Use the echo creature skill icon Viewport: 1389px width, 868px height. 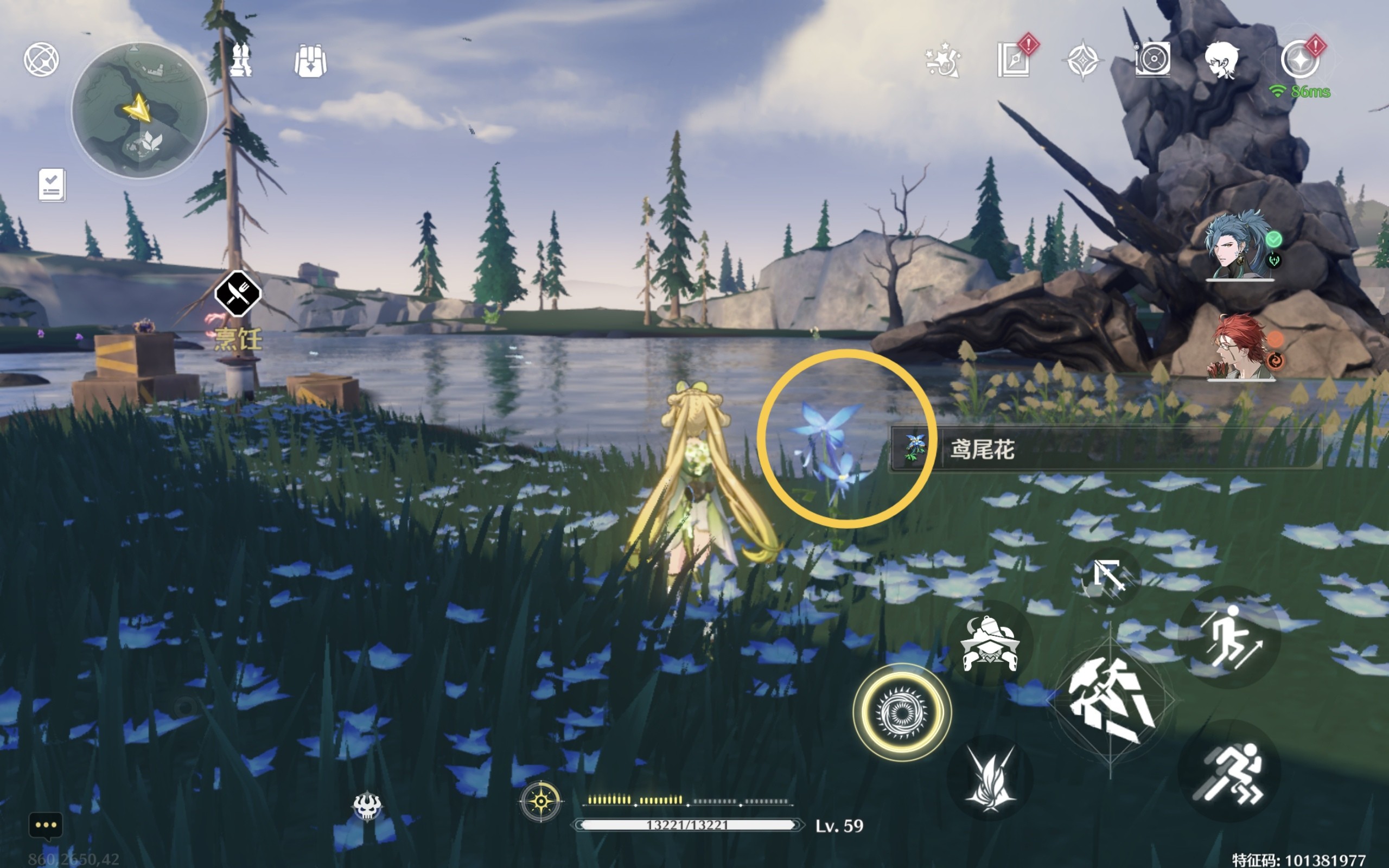(990, 644)
